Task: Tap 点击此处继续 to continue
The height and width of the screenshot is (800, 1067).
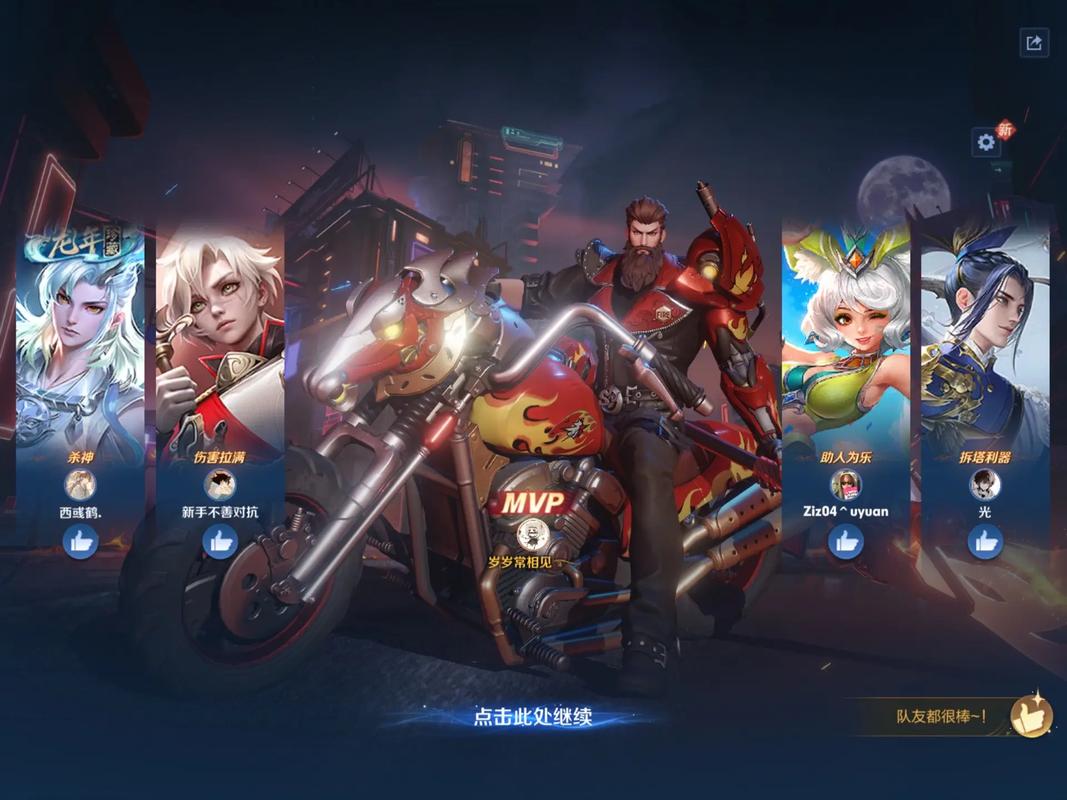Action: coord(533,716)
